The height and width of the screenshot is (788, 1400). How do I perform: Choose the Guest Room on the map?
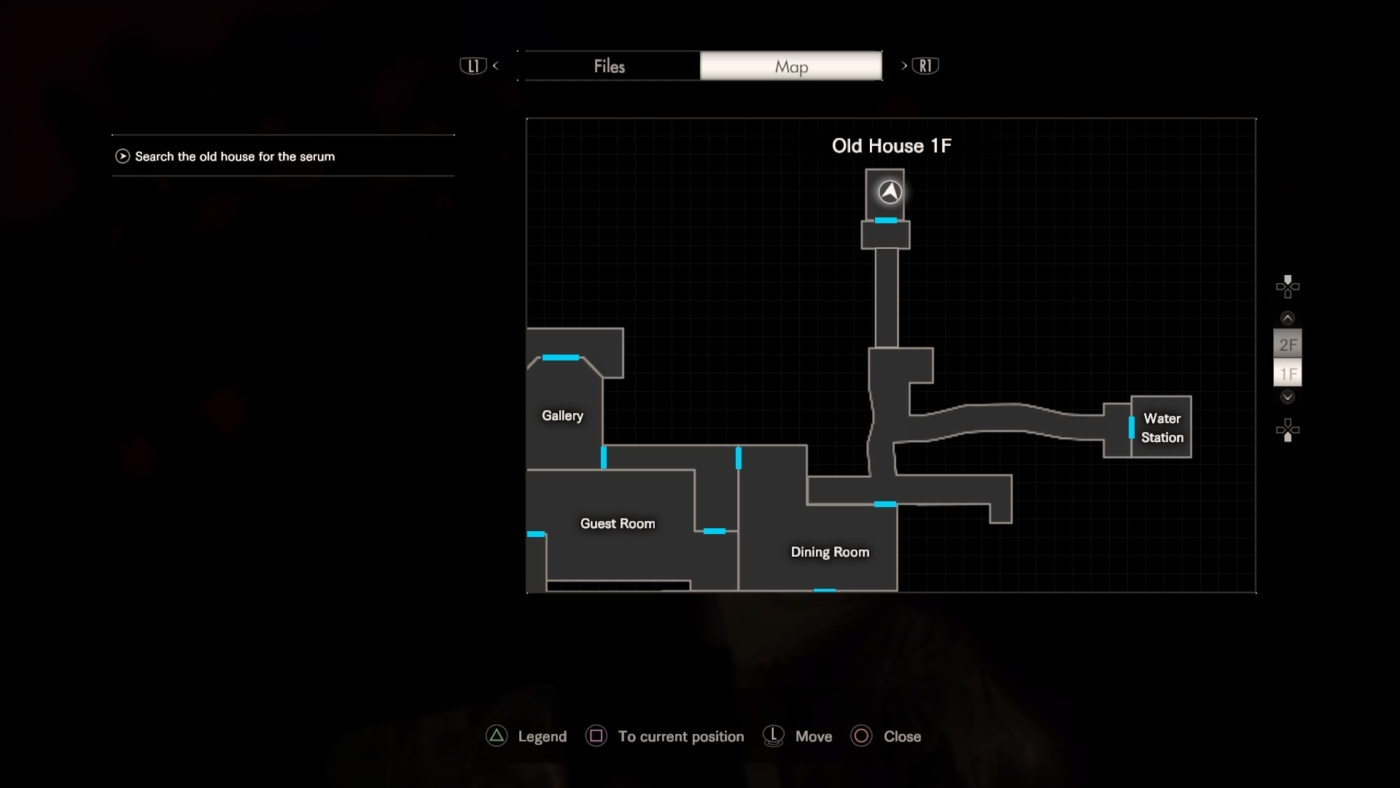click(617, 523)
